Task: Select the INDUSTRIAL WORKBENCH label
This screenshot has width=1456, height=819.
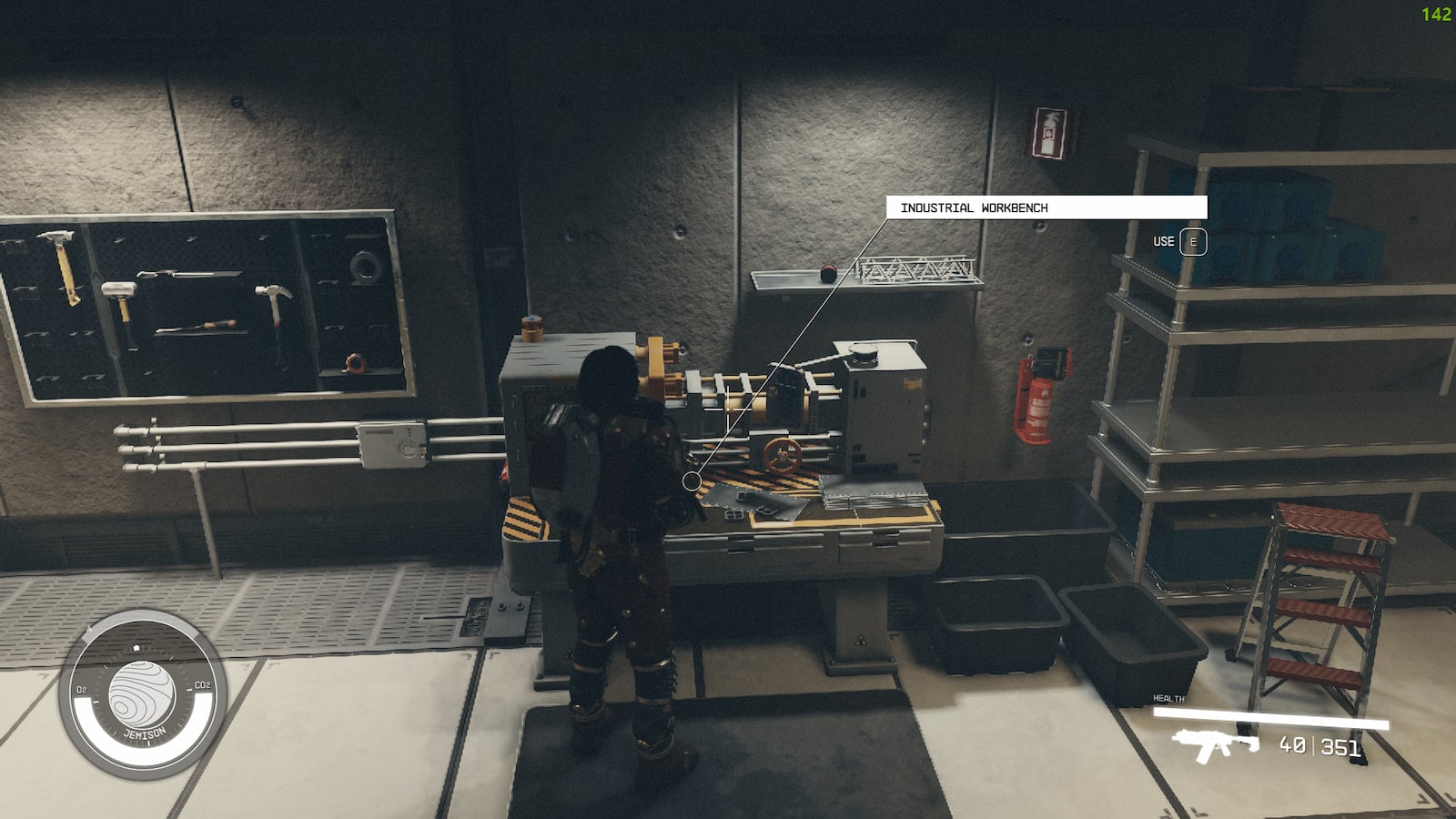Action: point(974,207)
